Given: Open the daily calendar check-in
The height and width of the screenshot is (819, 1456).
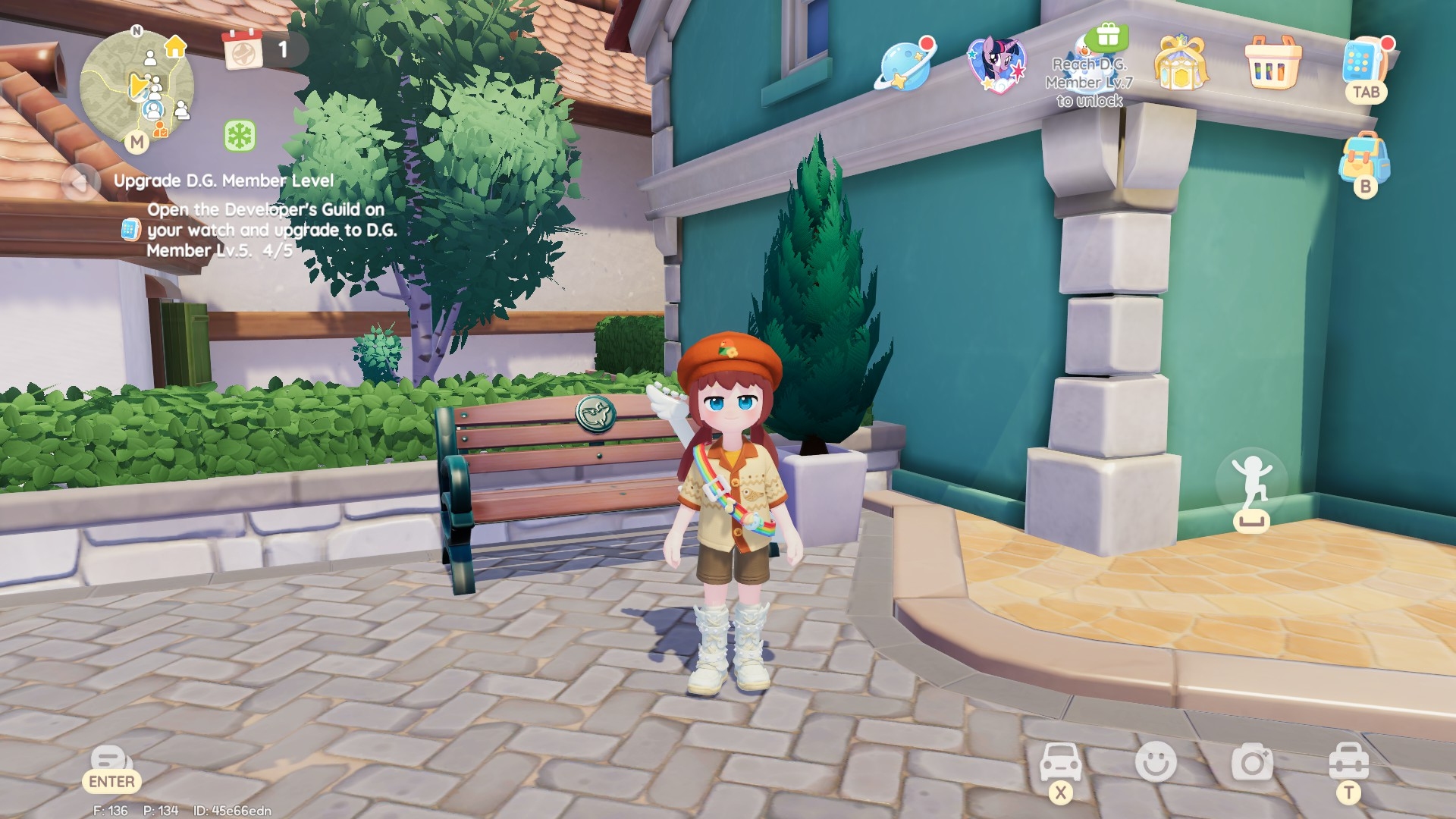Looking at the screenshot, I should [x=243, y=50].
